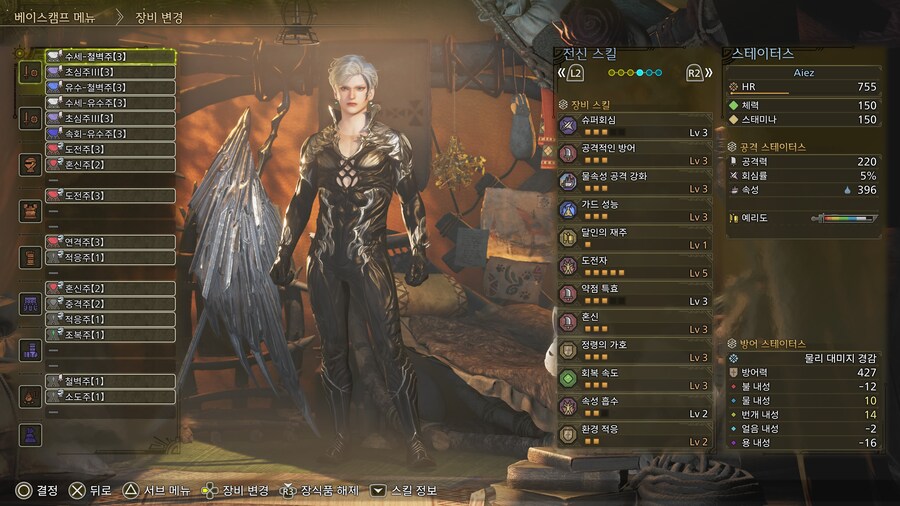Select the 소도주[1] decoration slot
This screenshot has height=506, width=900.
click(110, 397)
